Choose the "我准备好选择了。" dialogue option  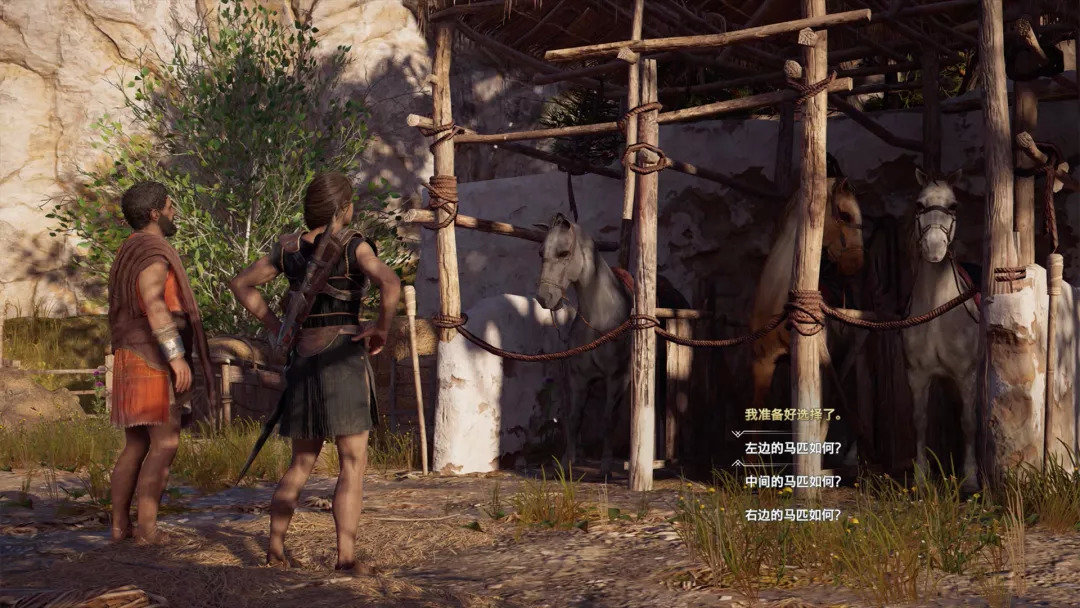click(x=793, y=414)
